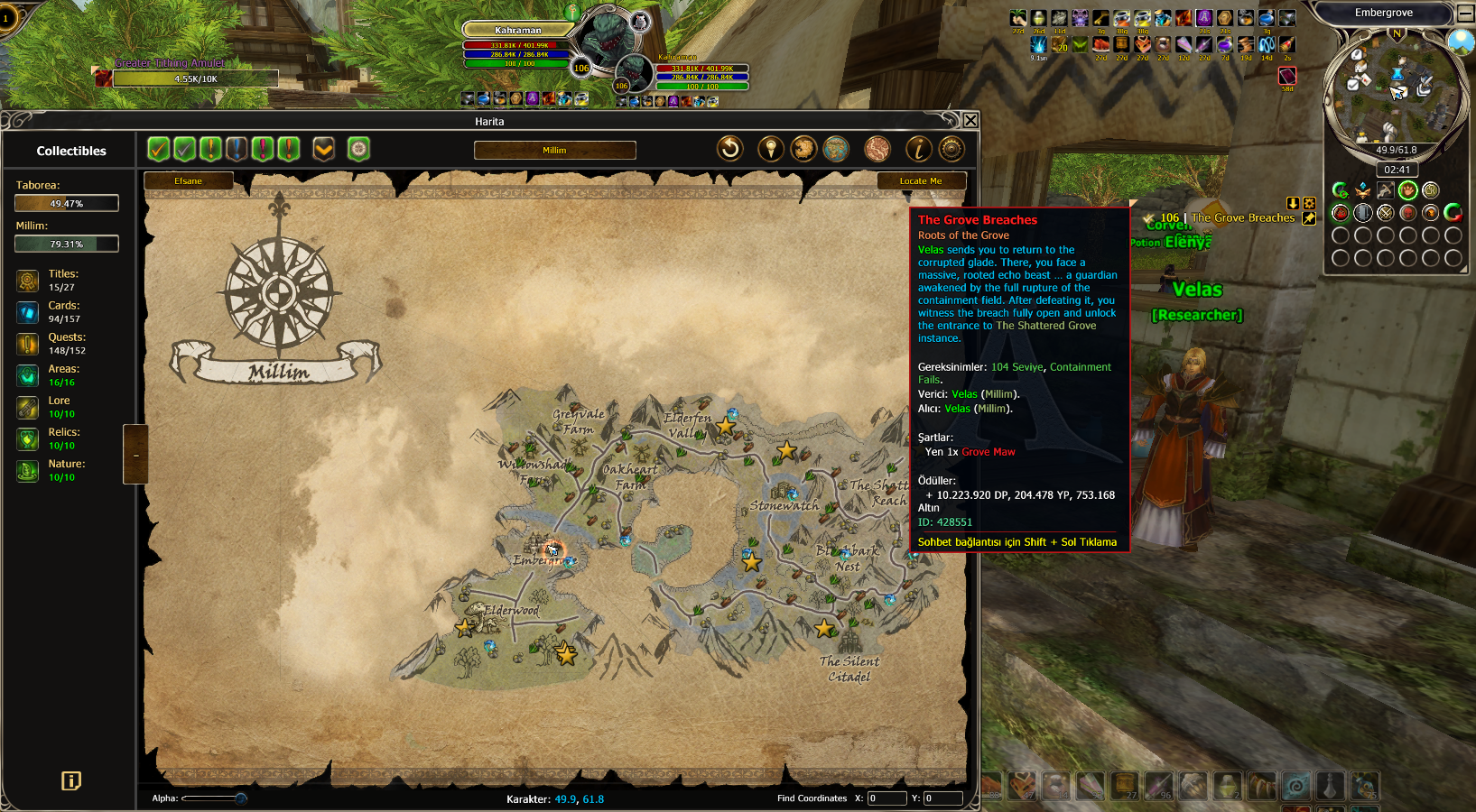This screenshot has width=1476, height=812.
Task: Click the Stonewatch flight point marker
Action: coord(792,494)
